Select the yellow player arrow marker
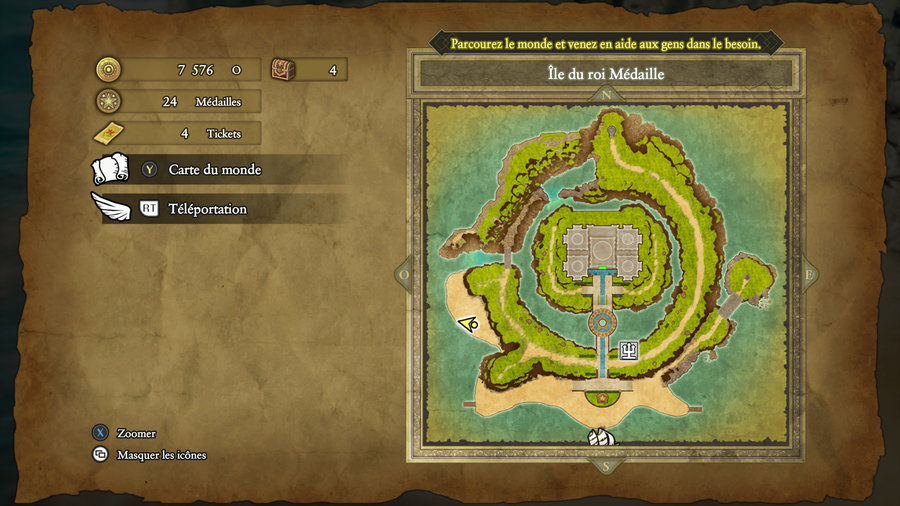Viewport: 900px width, 506px height. pyautogui.click(x=467, y=323)
